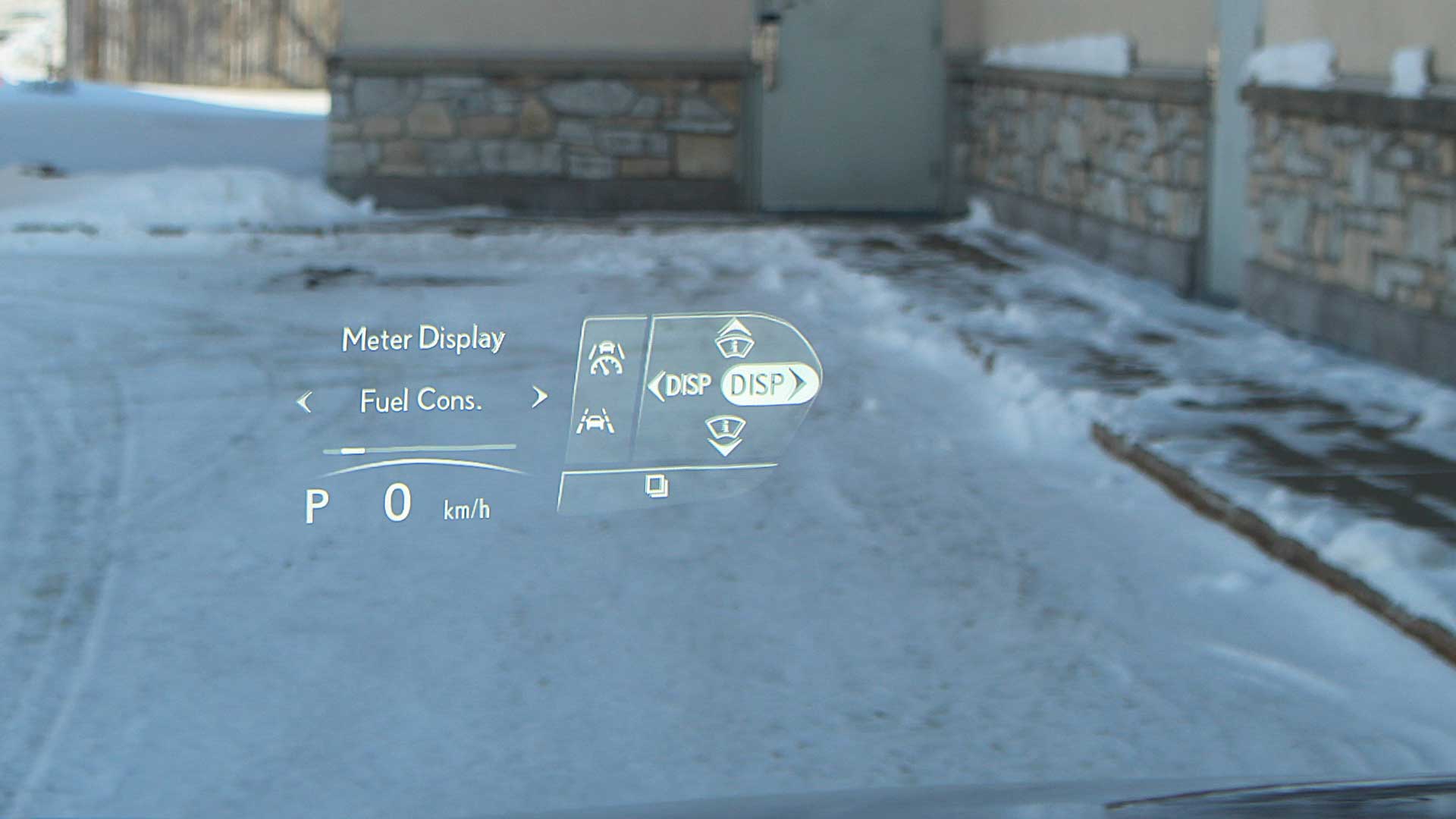Select the Fuel Cons. meter display option
This screenshot has height=819, width=1456.
(x=421, y=400)
